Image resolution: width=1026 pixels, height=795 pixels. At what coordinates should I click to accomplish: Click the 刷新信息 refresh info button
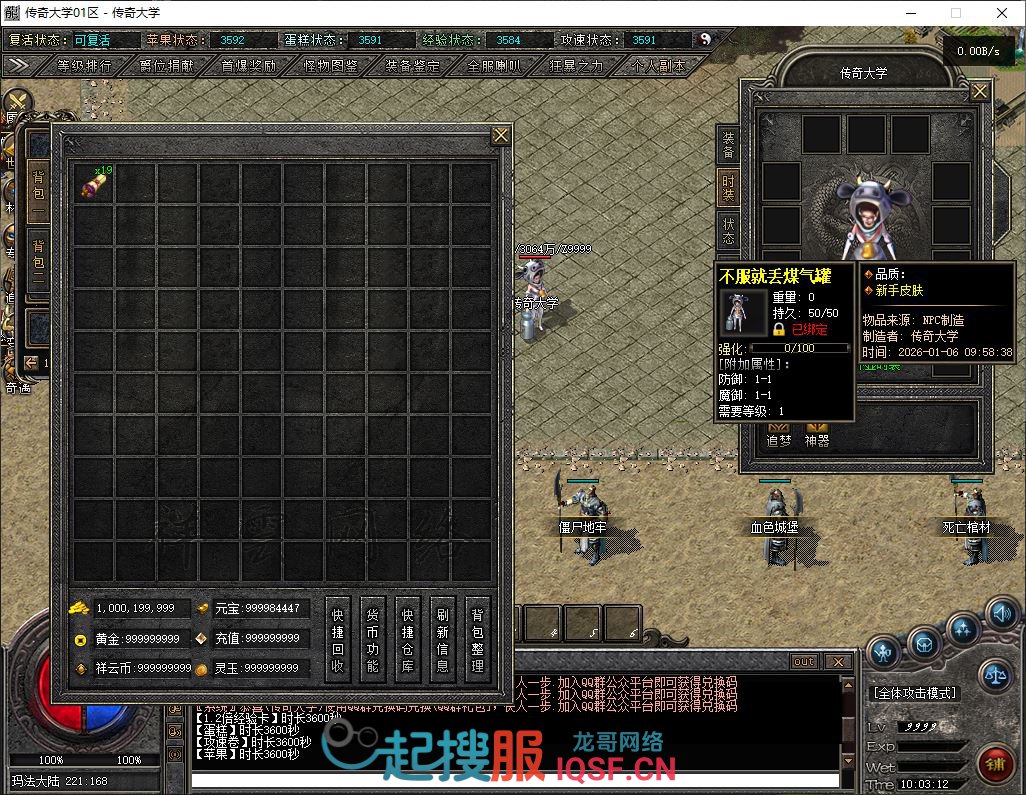tap(442, 640)
